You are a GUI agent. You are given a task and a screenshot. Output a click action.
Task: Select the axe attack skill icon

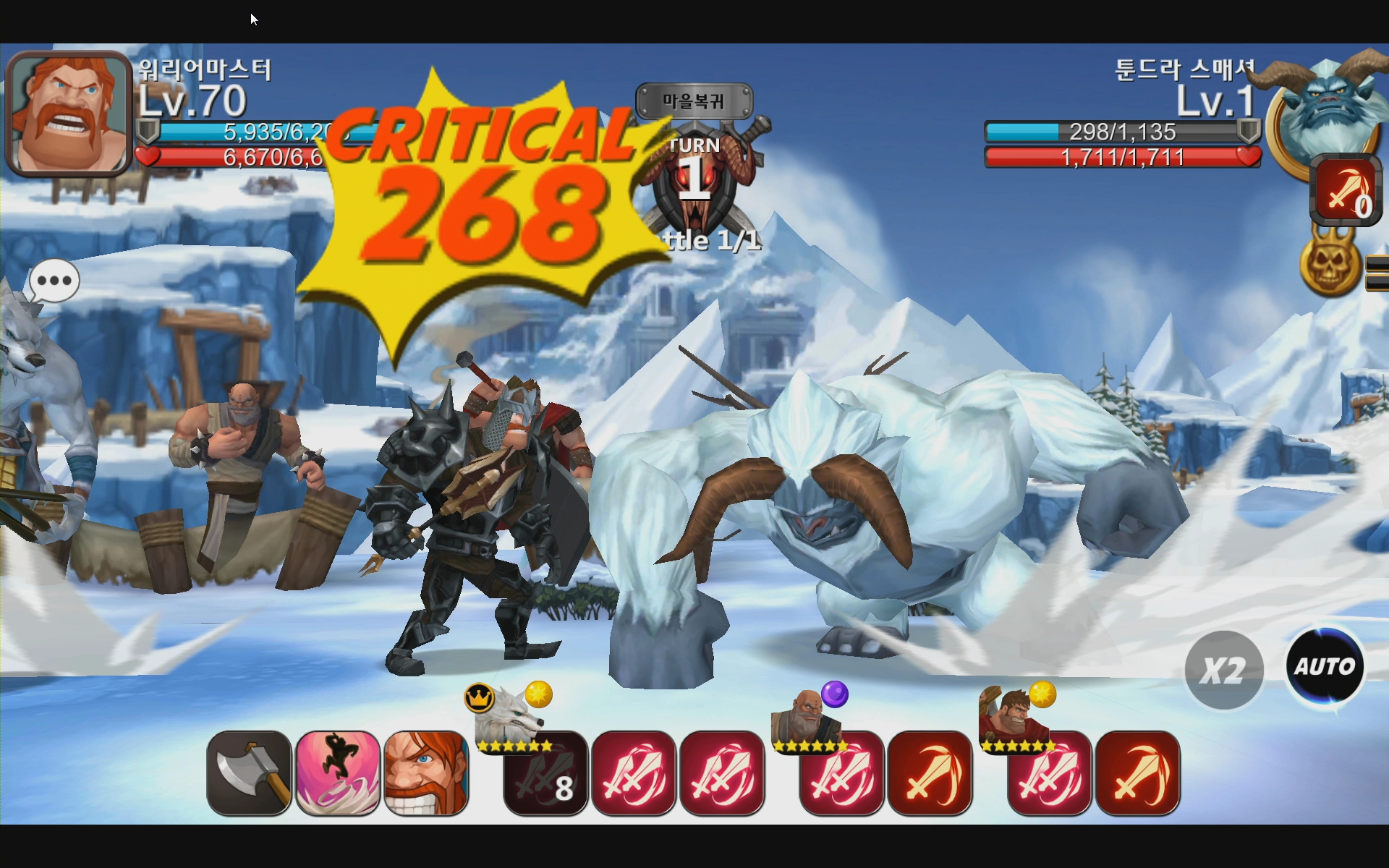[x=250, y=773]
